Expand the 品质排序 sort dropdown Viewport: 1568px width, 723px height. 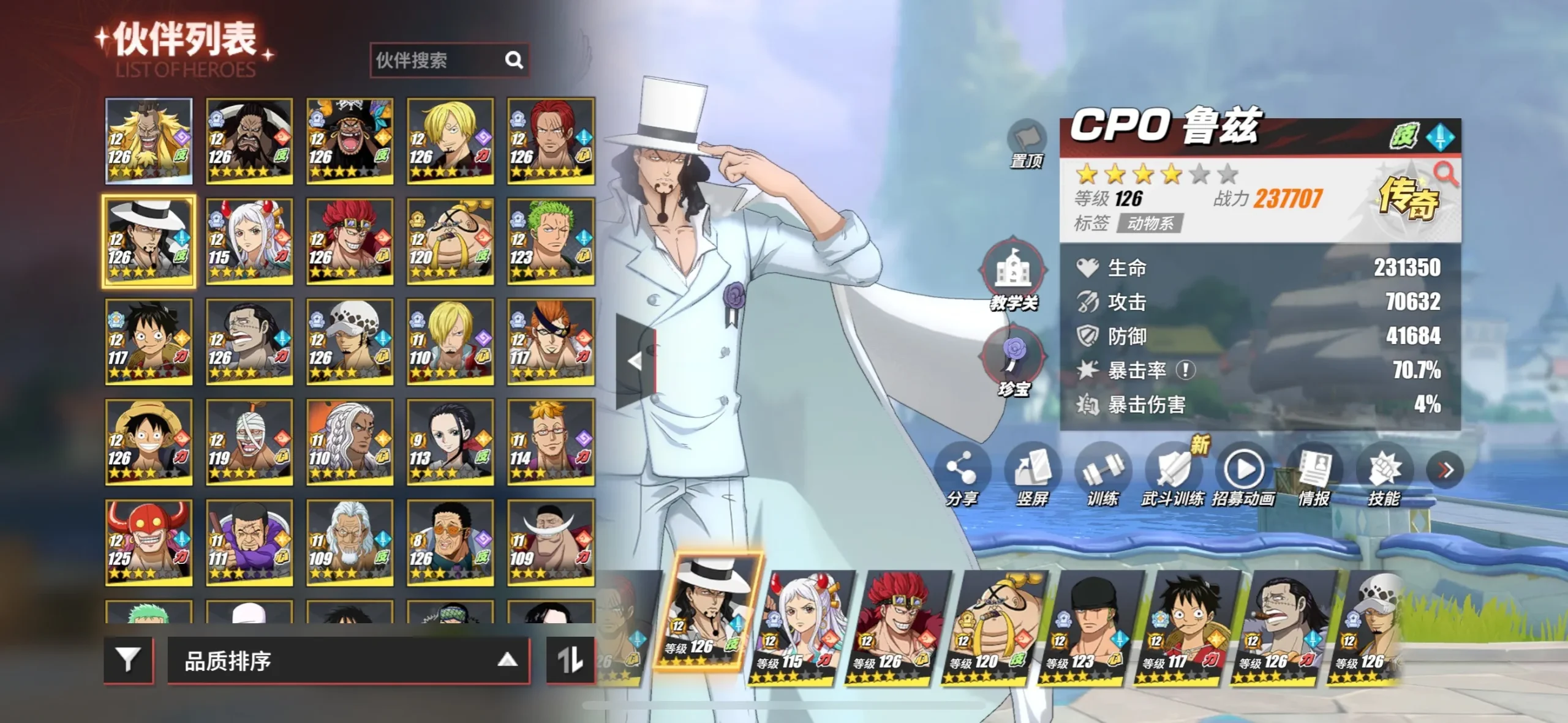tap(348, 660)
